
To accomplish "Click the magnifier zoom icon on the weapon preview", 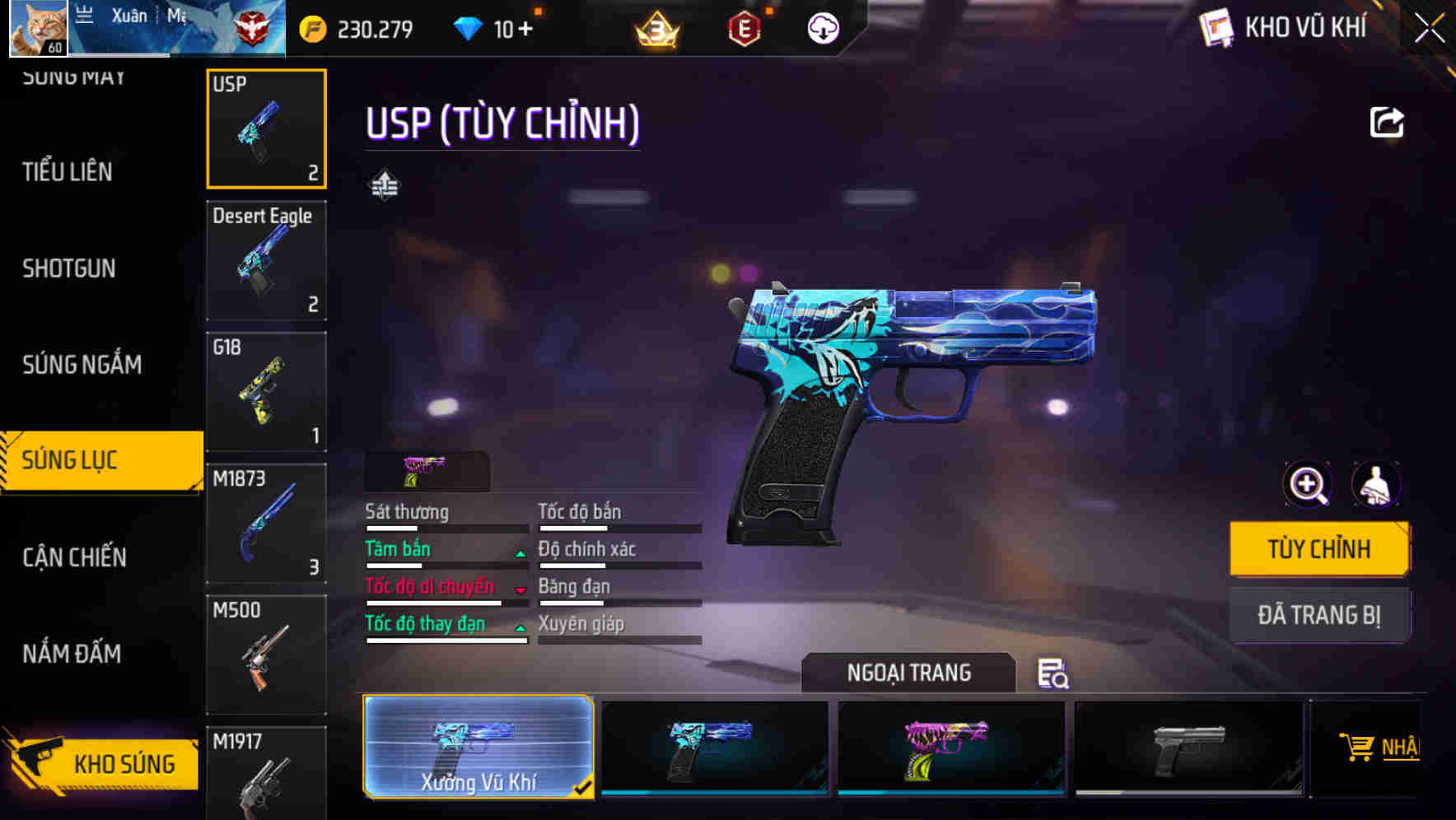I will click(1306, 484).
